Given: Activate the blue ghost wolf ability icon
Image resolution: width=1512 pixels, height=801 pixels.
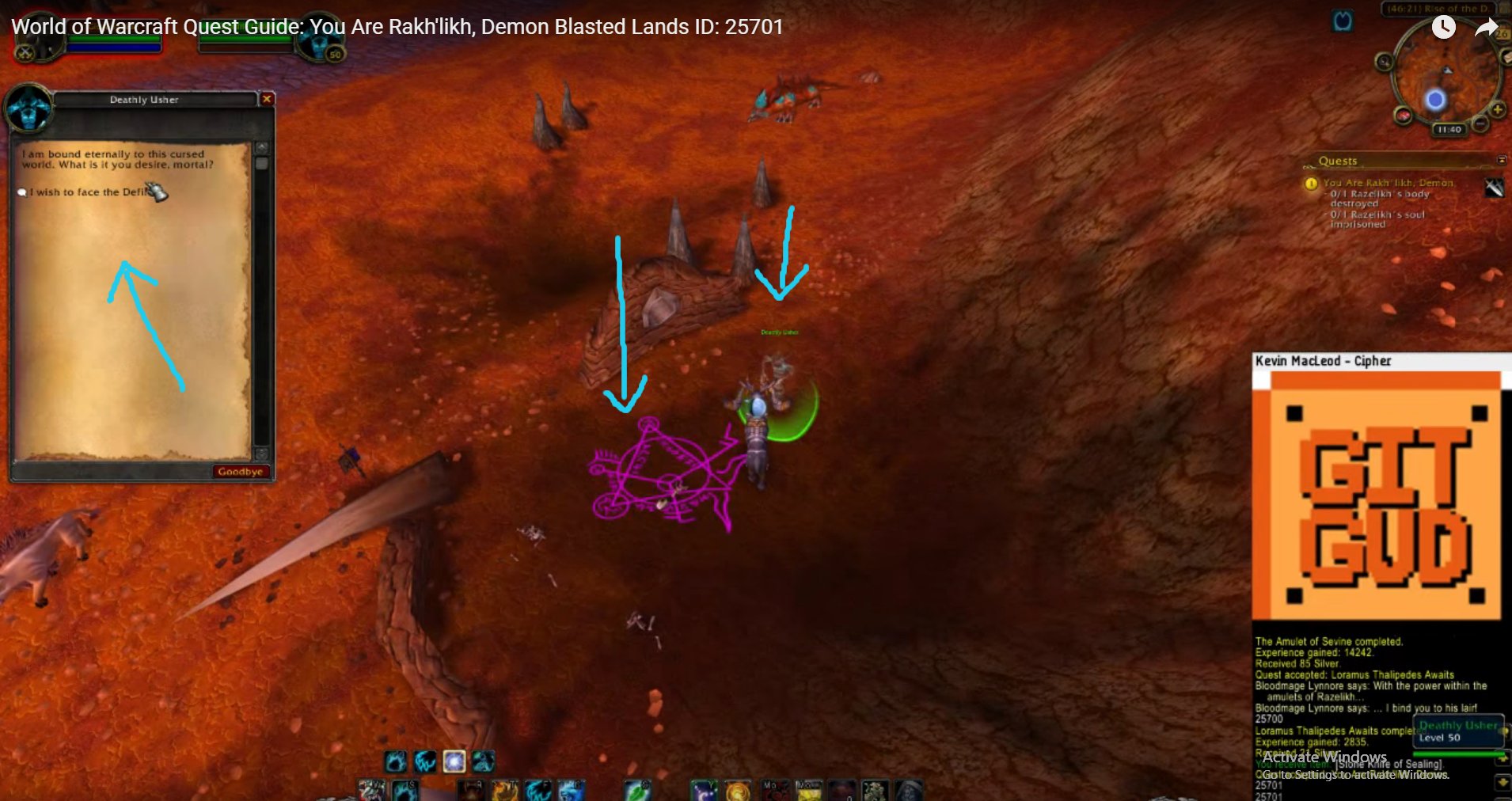Looking at the screenshot, I should click(x=571, y=793).
